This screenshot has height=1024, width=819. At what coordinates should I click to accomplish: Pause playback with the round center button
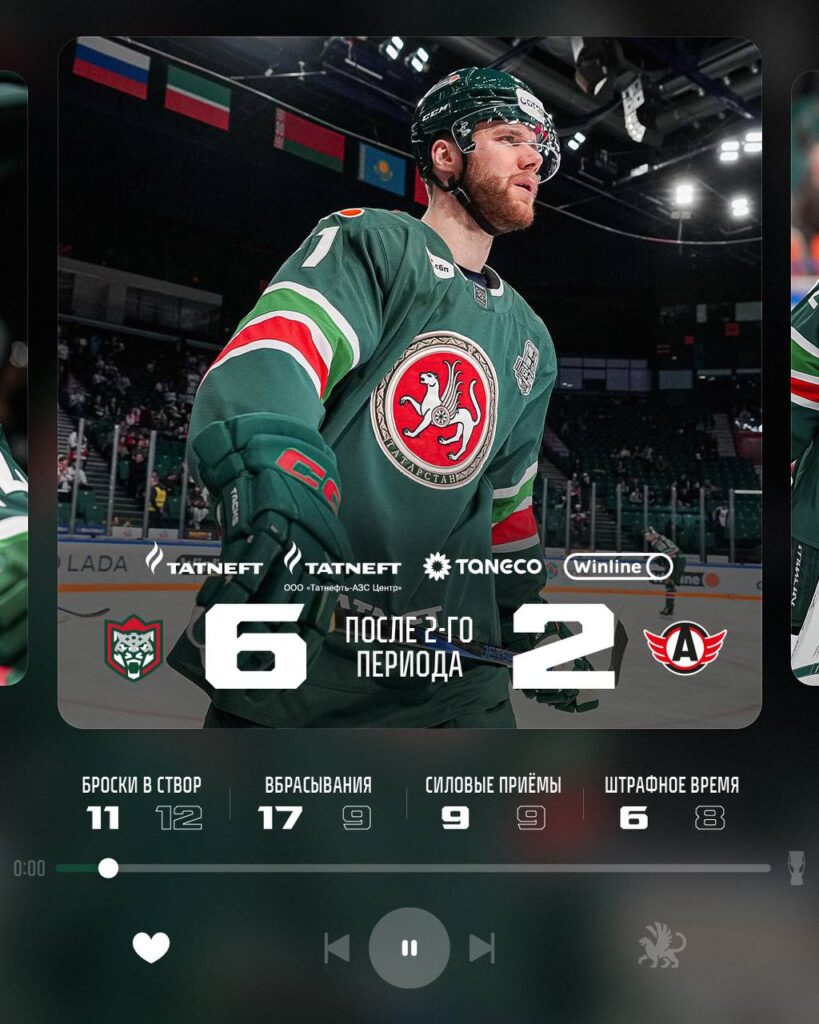[x=409, y=948]
